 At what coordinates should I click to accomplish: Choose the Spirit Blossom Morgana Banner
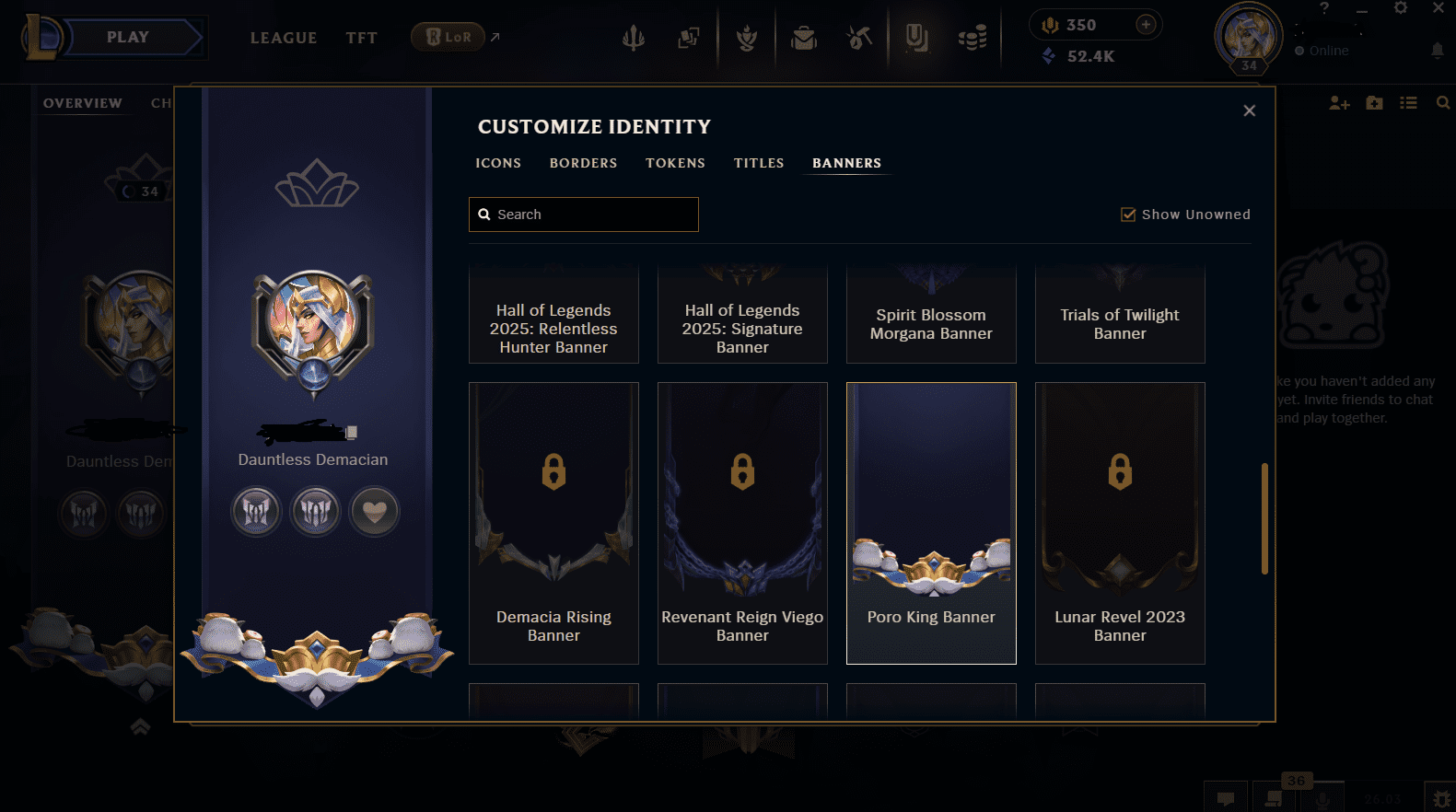point(931,318)
